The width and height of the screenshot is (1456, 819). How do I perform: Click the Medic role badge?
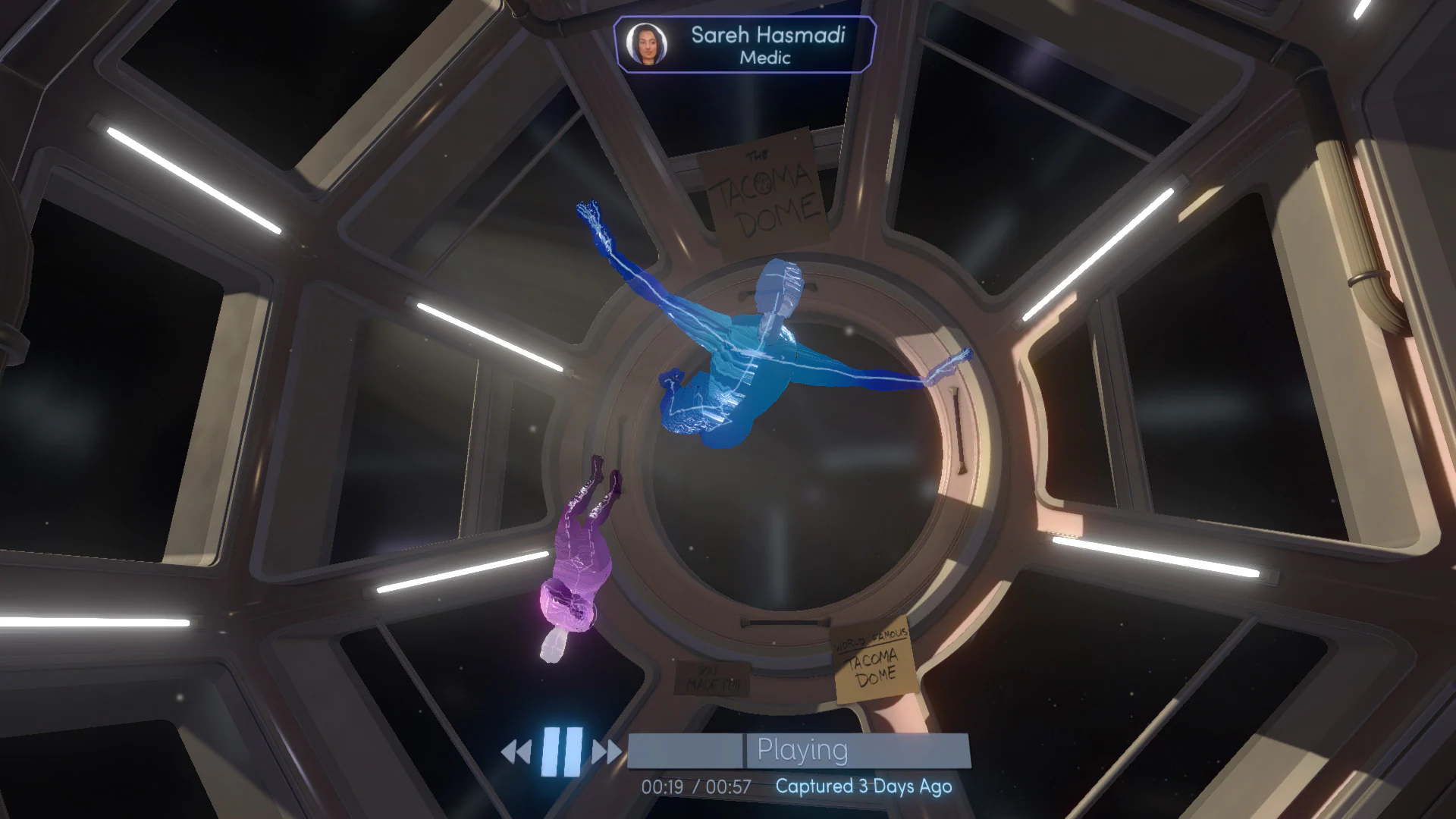(x=767, y=58)
